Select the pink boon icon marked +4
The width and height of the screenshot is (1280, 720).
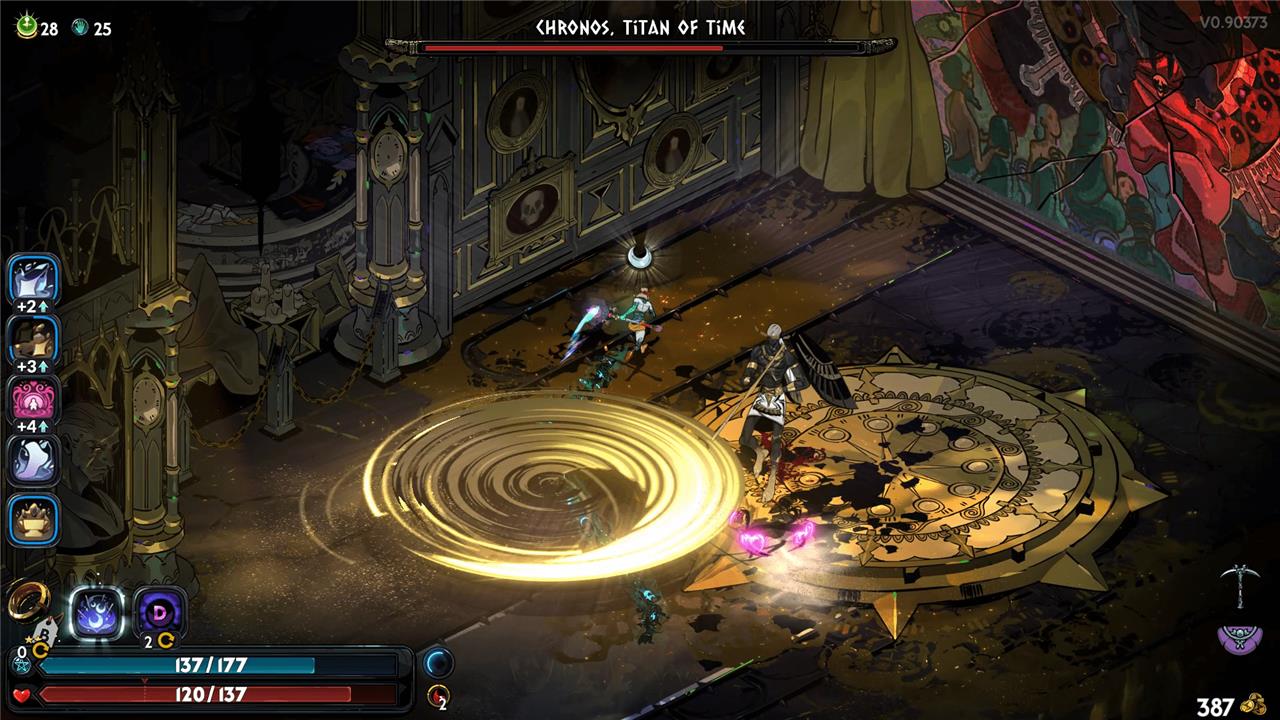pyautogui.click(x=34, y=399)
